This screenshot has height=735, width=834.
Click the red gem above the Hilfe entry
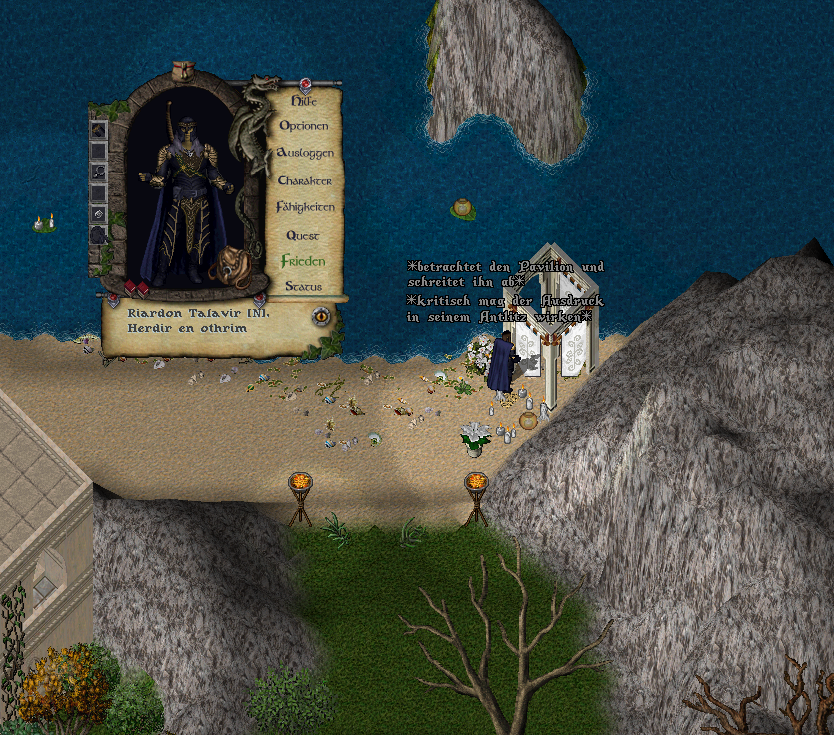[x=305, y=84]
